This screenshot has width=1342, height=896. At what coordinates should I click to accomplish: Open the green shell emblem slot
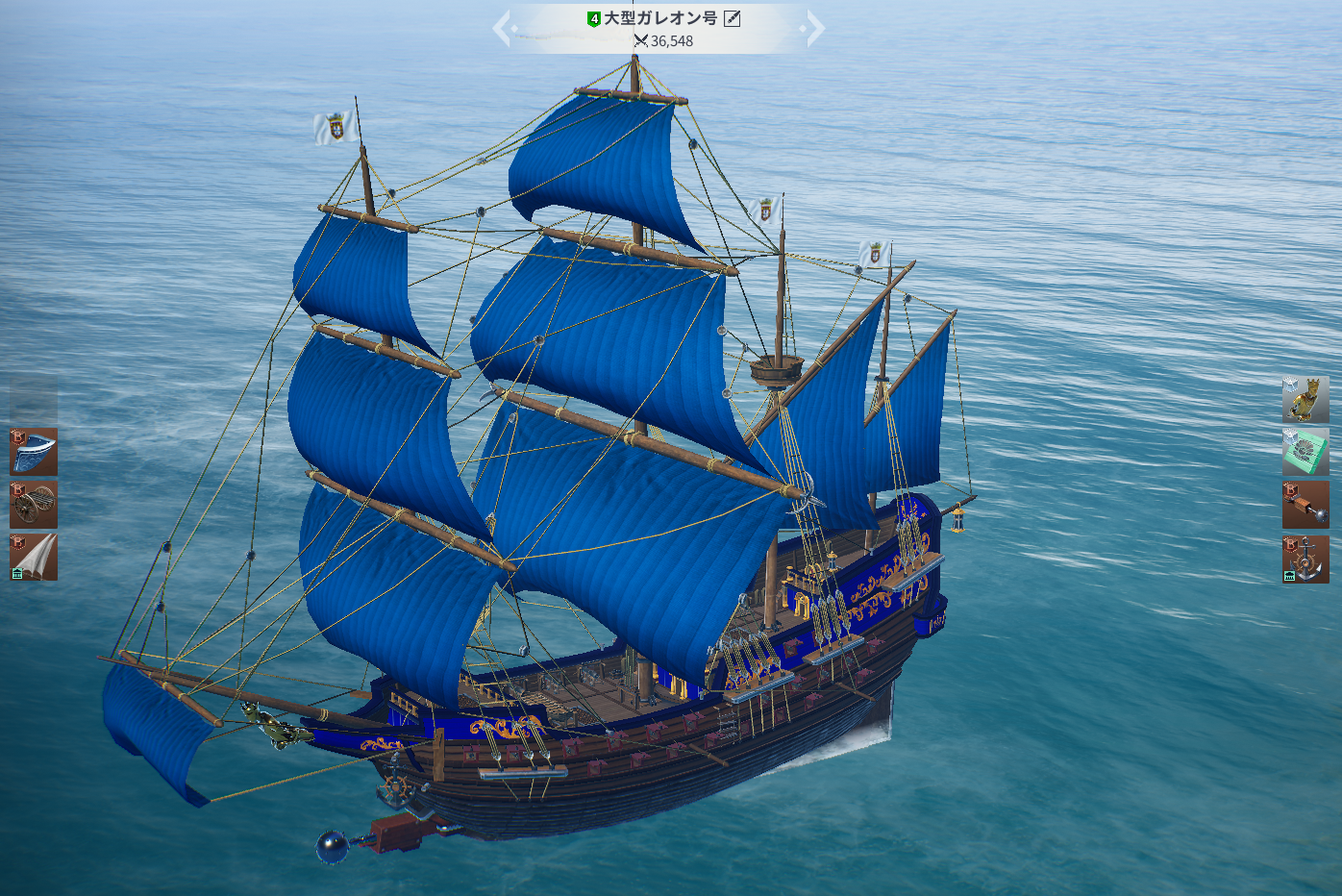pos(1305,452)
